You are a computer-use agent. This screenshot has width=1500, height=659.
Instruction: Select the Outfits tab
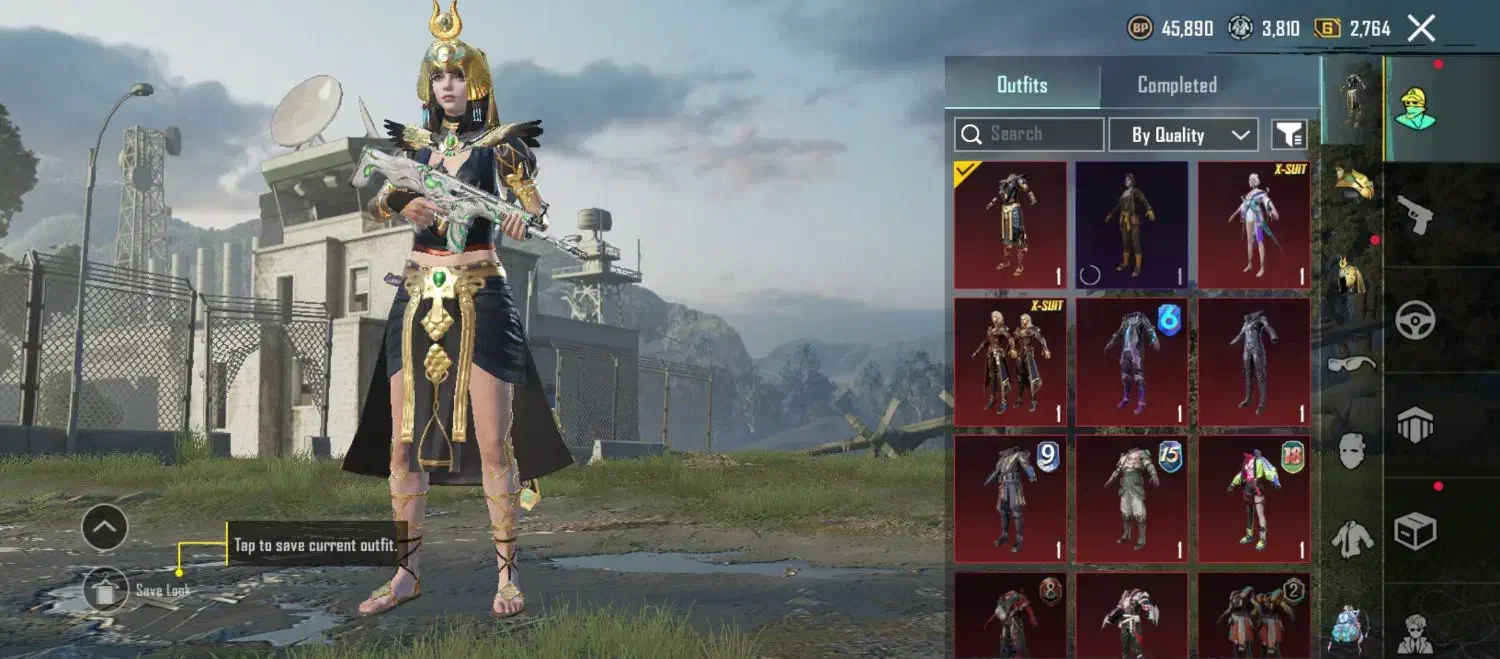click(1022, 85)
